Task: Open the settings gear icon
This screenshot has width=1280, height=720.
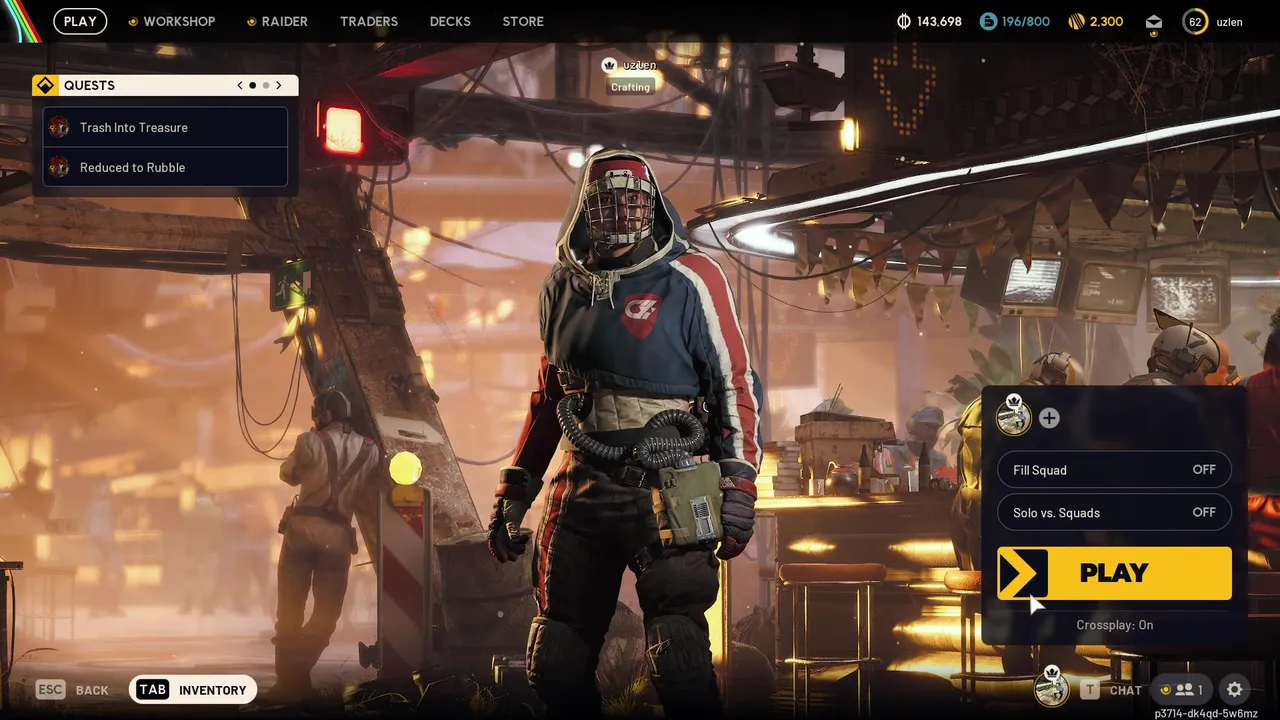Action: coord(1235,689)
